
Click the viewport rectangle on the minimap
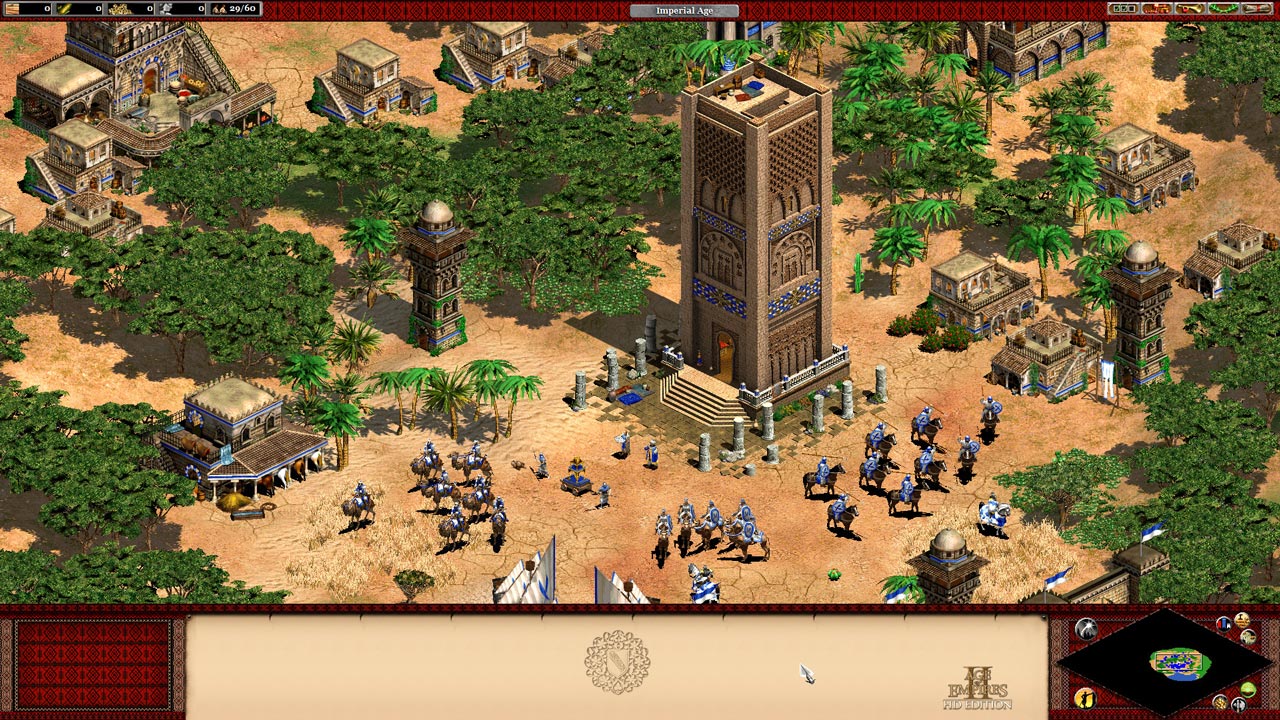[x=1178, y=662]
